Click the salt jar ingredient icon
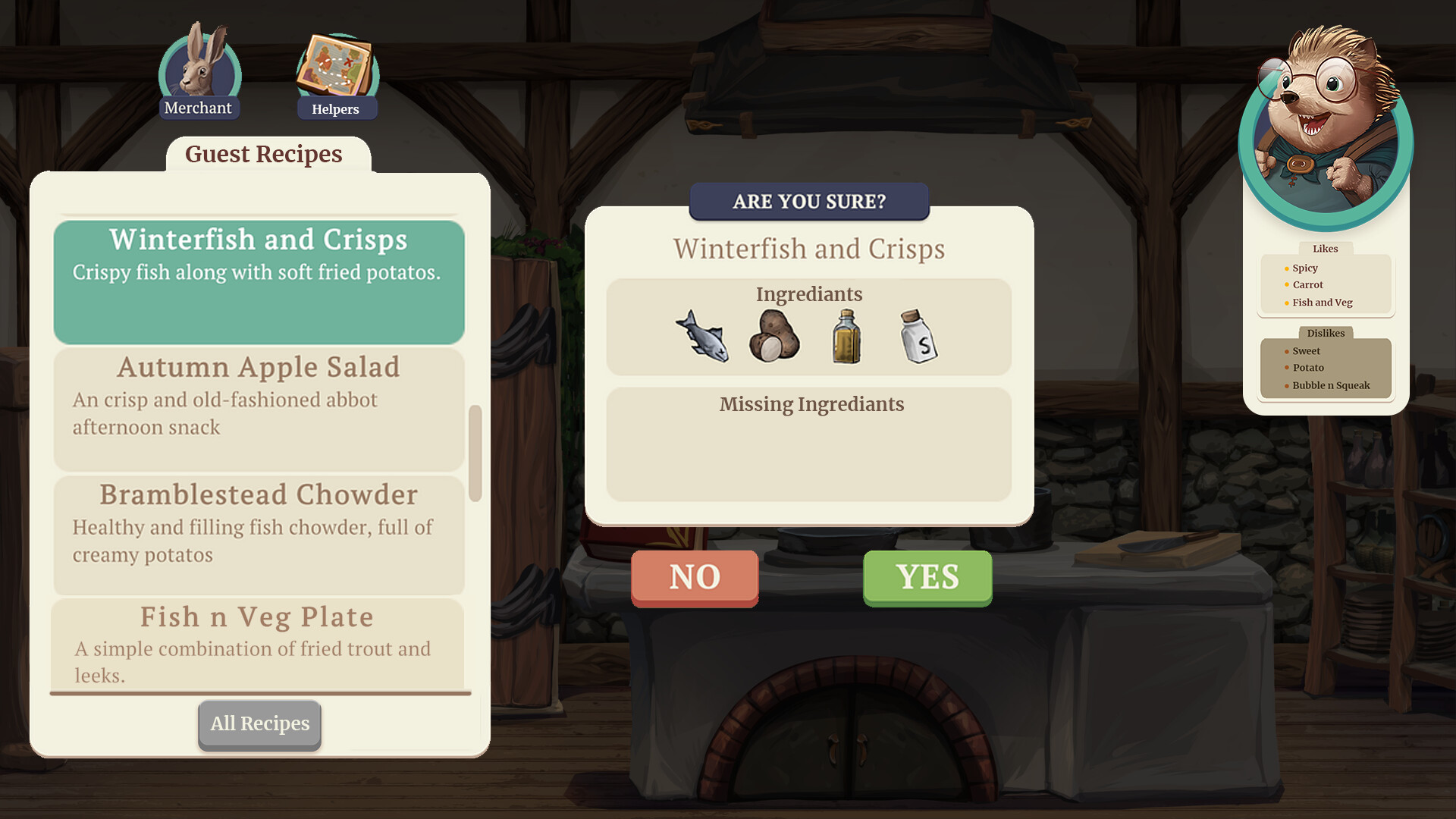The image size is (1456, 819). (916, 336)
